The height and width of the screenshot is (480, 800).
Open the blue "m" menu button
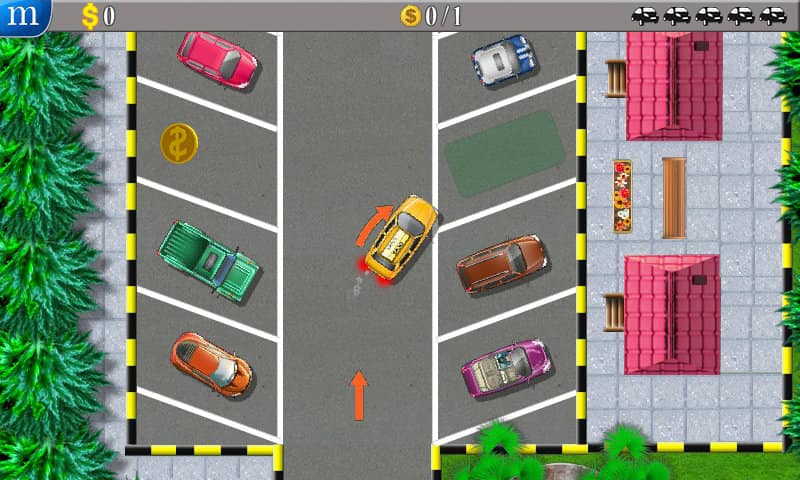22,16
